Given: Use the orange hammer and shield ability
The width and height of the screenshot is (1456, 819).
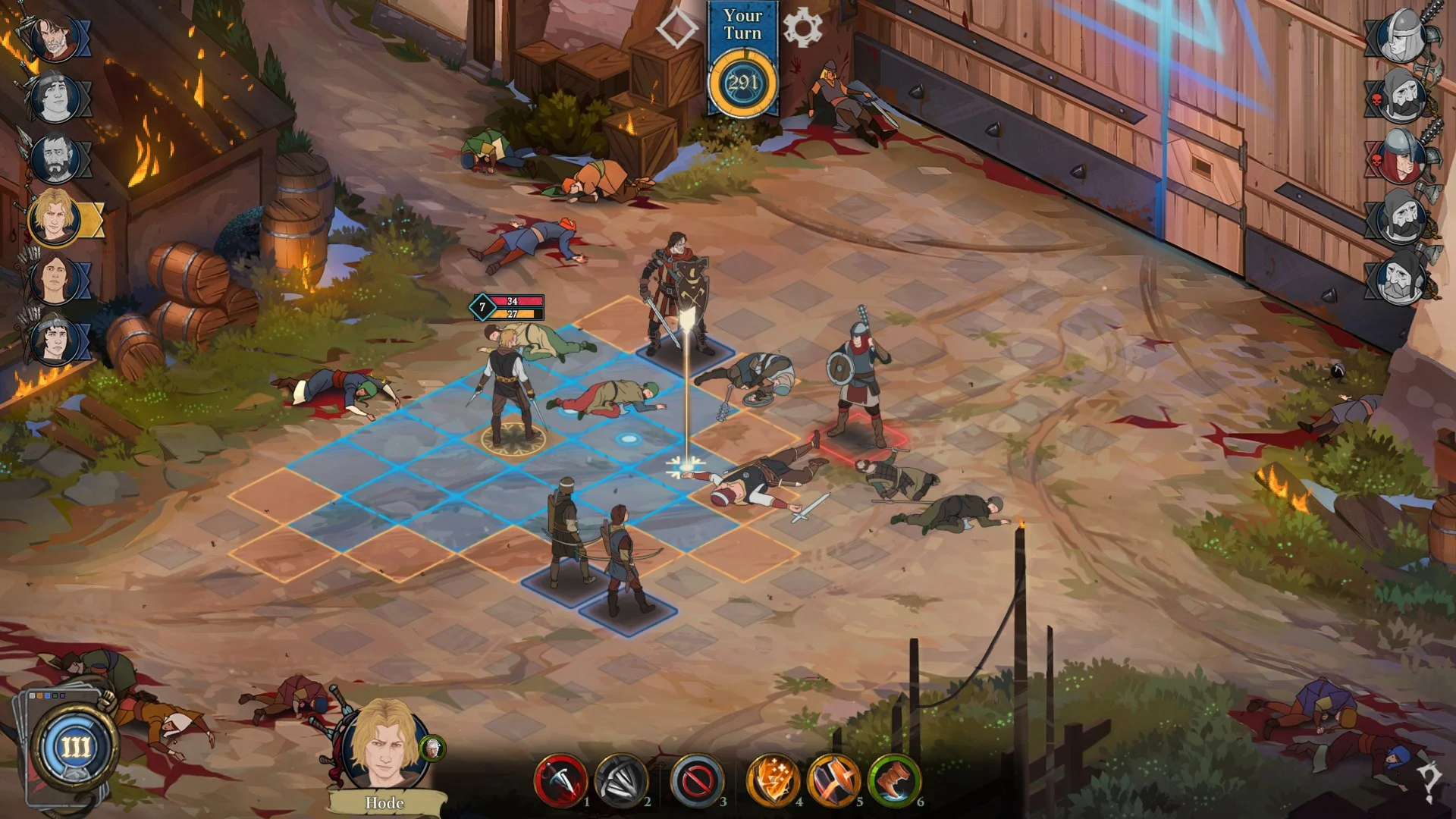Looking at the screenshot, I should (x=833, y=780).
